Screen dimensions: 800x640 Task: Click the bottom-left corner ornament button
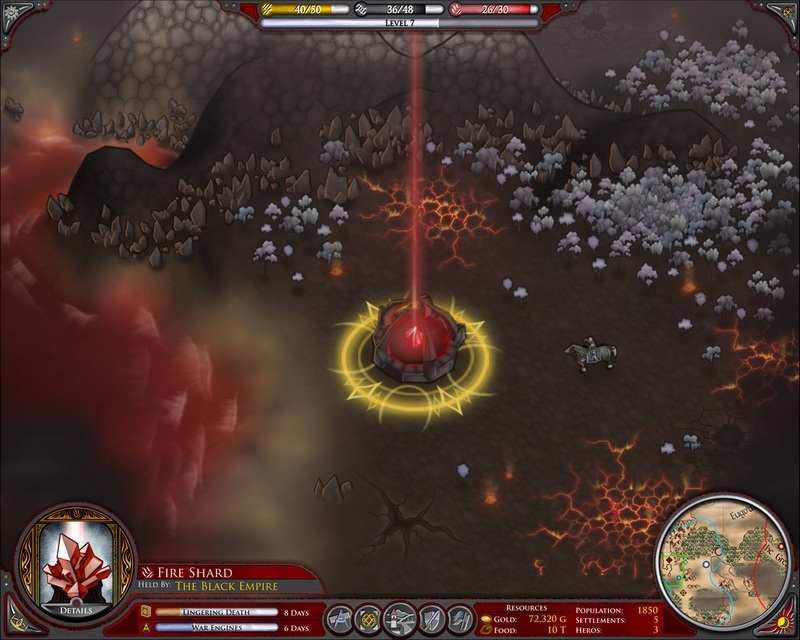click(11, 629)
